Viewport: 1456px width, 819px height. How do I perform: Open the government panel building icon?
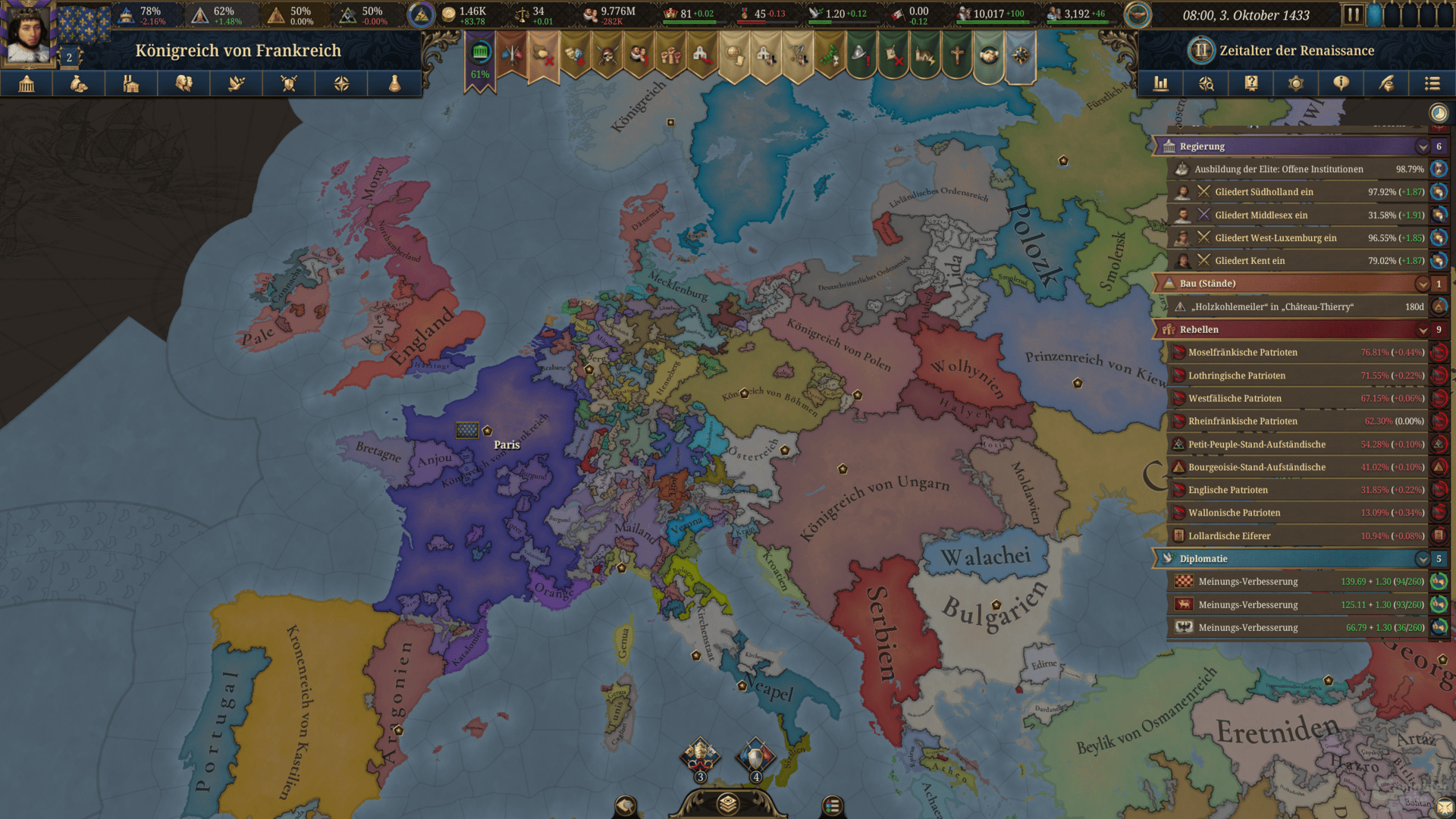pyautogui.click(x=27, y=83)
